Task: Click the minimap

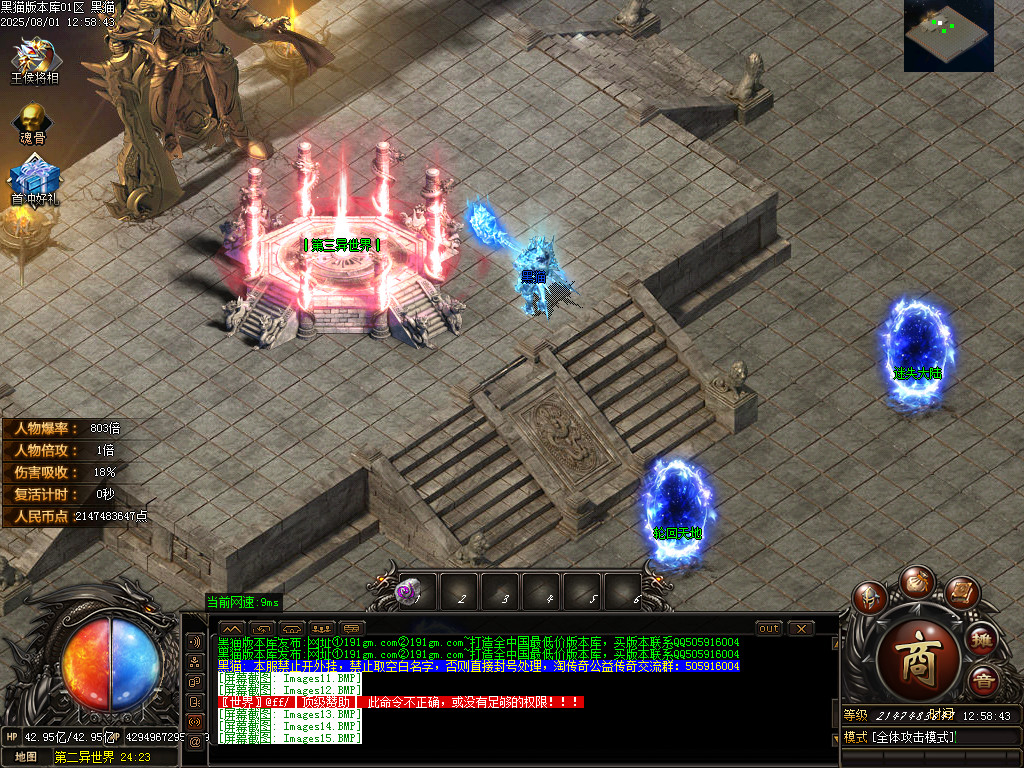Action: coord(948,36)
